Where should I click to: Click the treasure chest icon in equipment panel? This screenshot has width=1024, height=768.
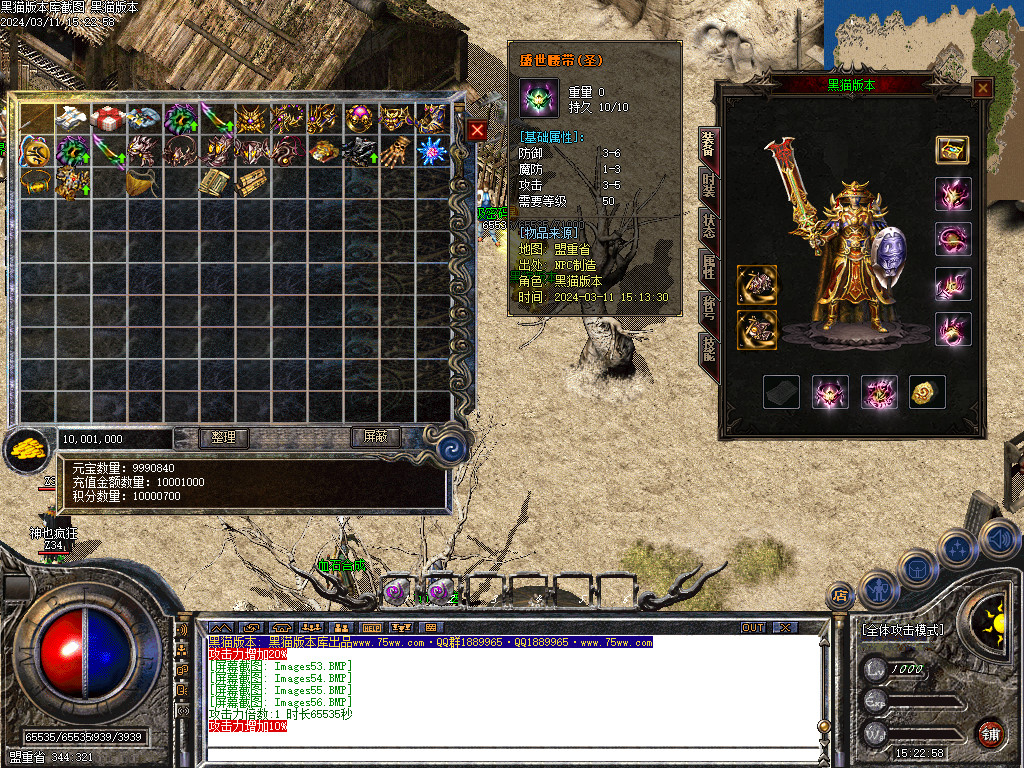952,150
